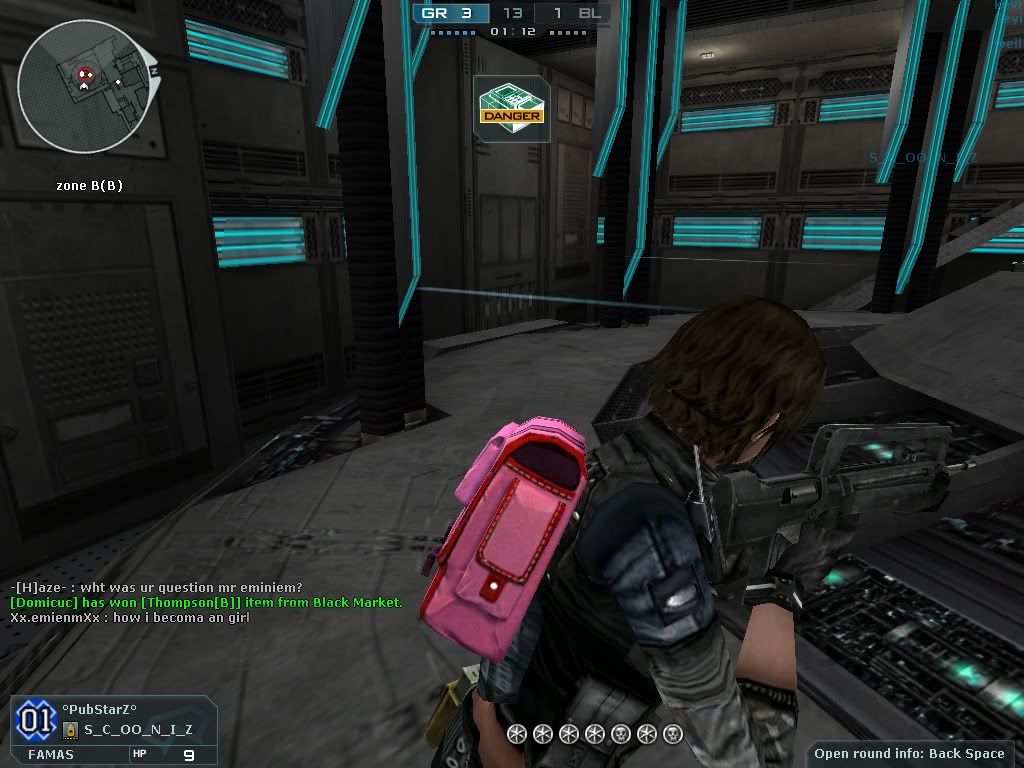This screenshot has width=1024, height=768.
Task: Select the S_C_OO_N_I_Z player name panel
Action: pyautogui.click(x=138, y=729)
